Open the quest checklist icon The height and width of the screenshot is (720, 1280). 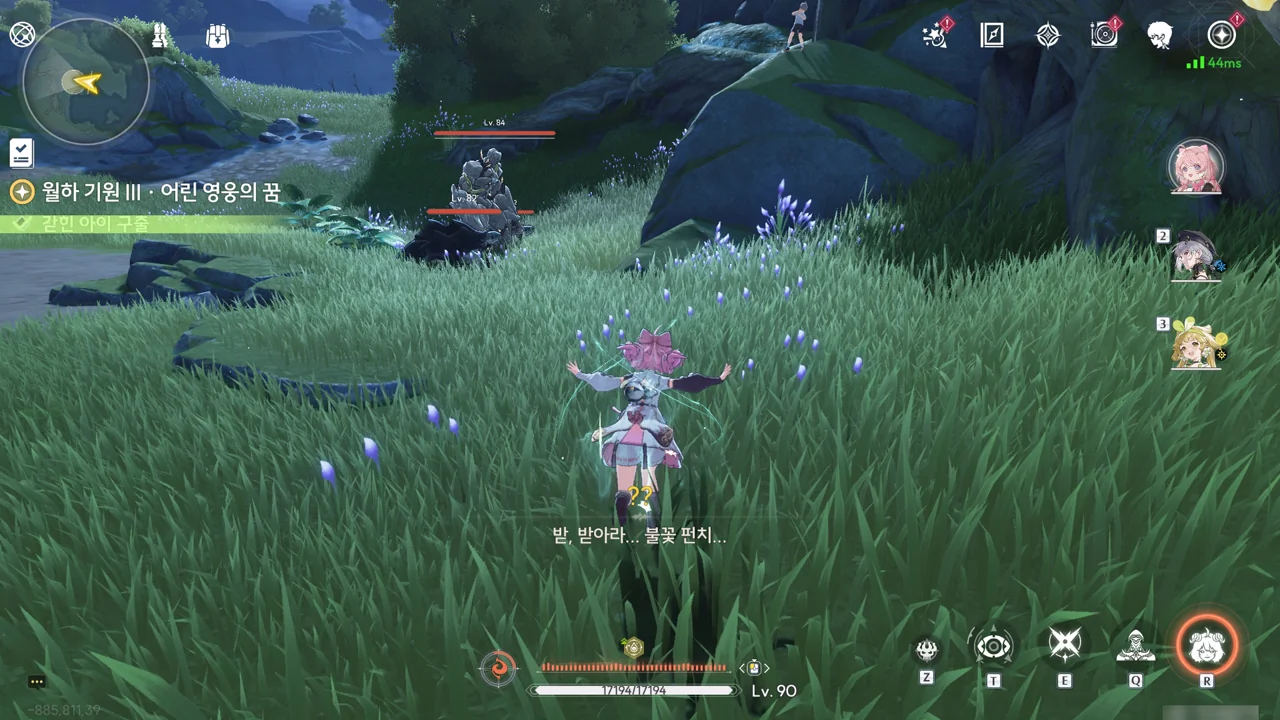click(x=21, y=153)
